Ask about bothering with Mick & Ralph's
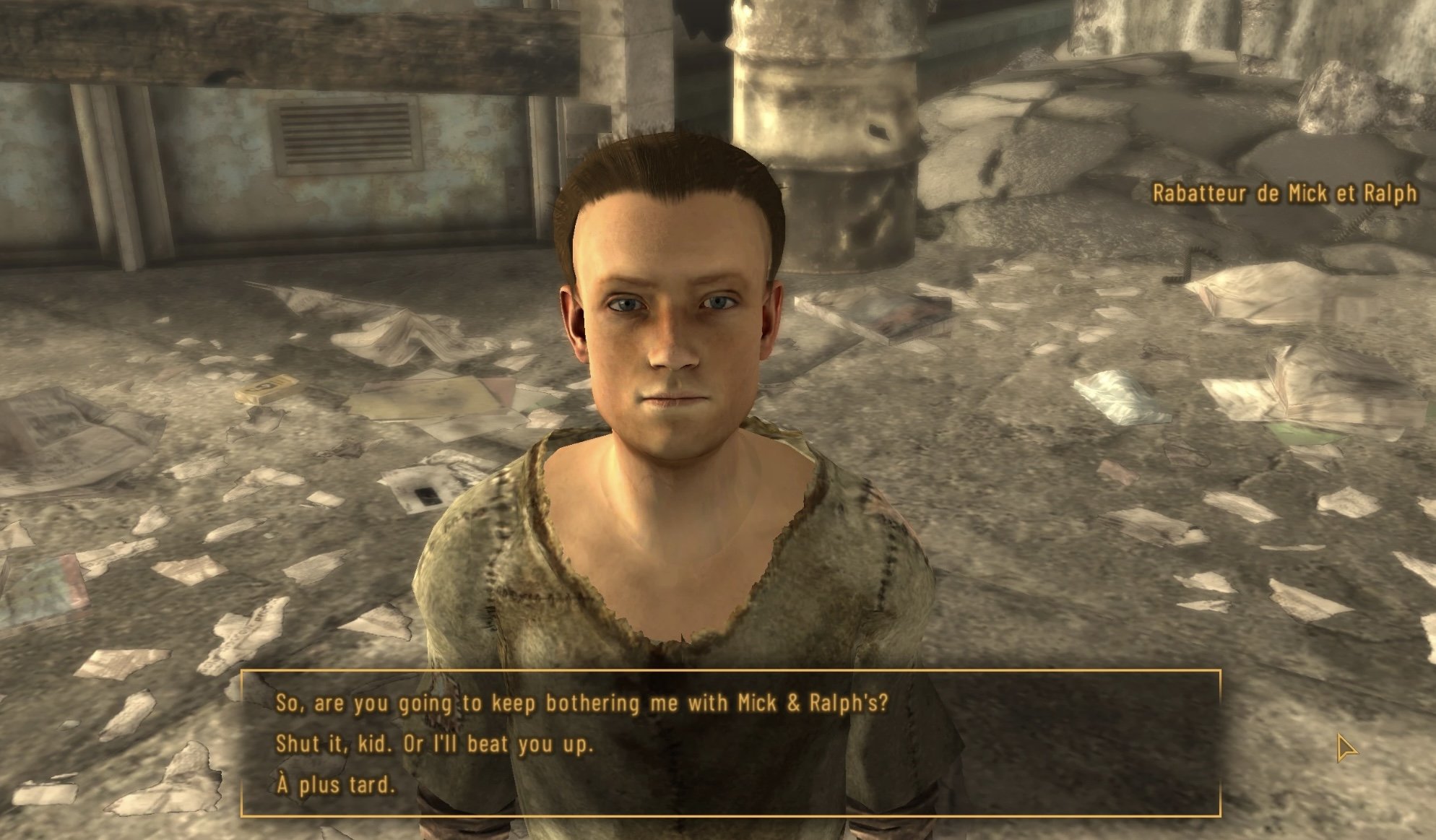Screen dimensions: 1436x840 tap(581, 703)
